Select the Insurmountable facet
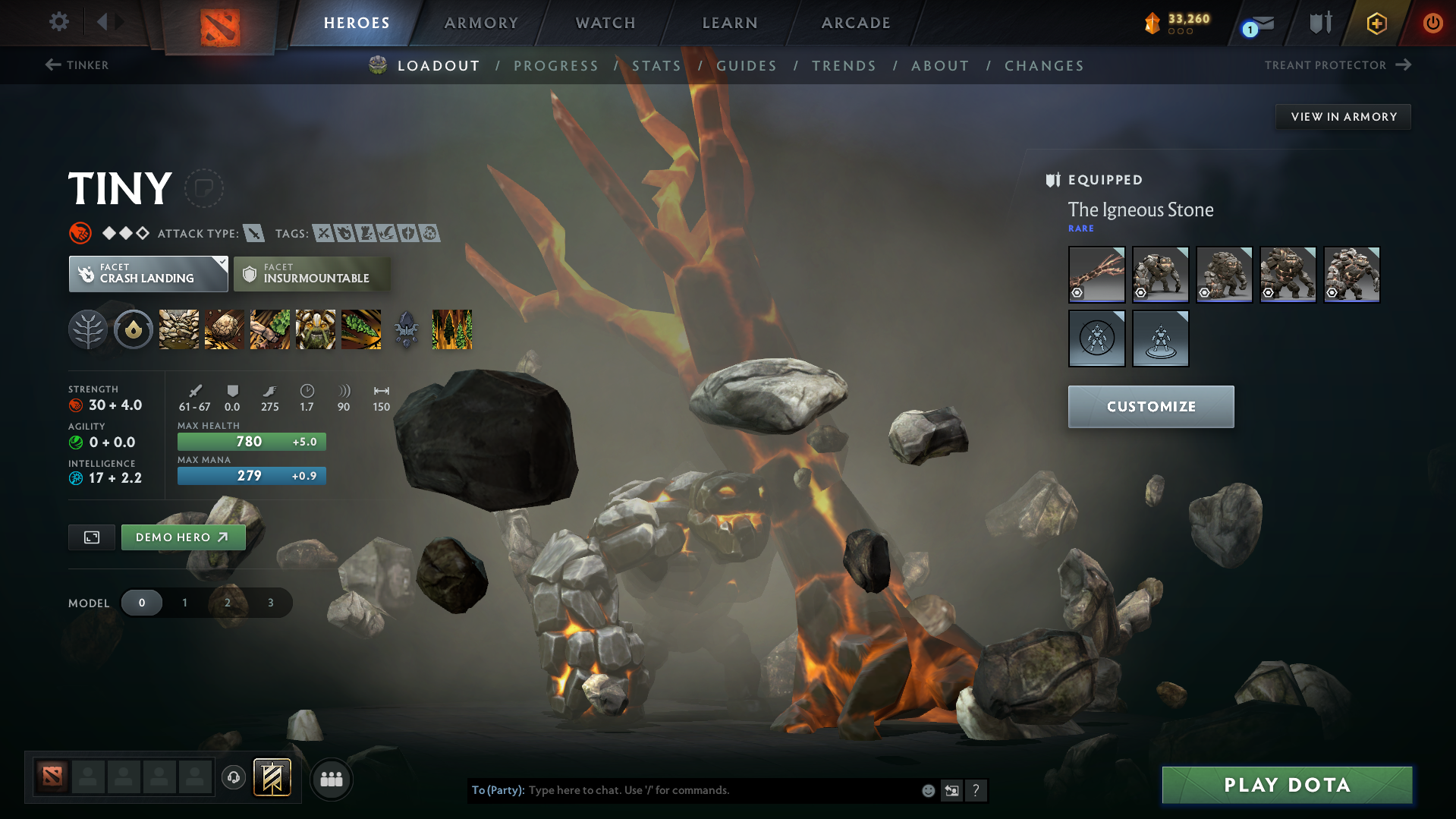The image size is (1456, 819). pyautogui.click(x=312, y=273)
